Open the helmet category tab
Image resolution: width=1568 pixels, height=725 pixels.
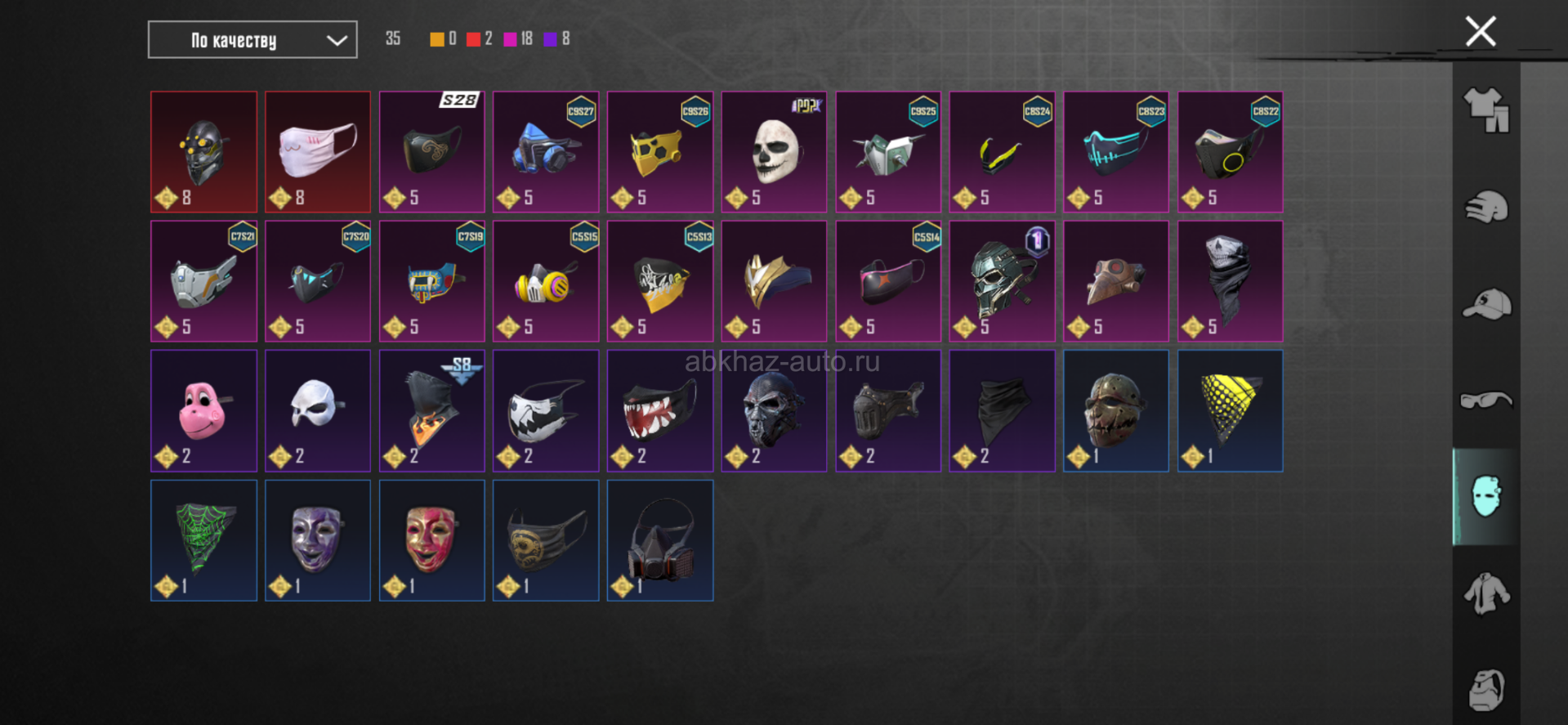pos(1485,207)
